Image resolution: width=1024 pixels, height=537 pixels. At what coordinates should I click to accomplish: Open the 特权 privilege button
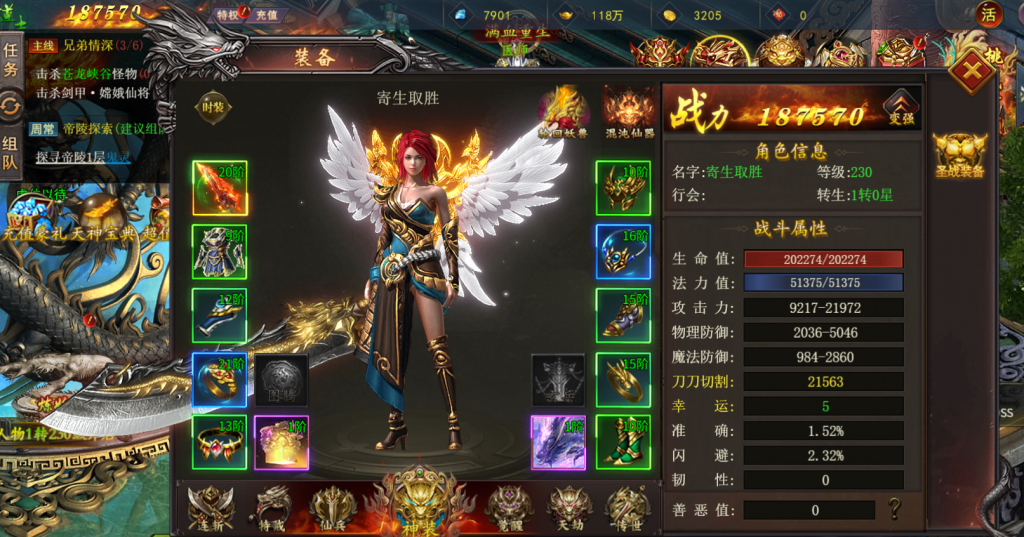pyautogui.click(x=228, y=15)
